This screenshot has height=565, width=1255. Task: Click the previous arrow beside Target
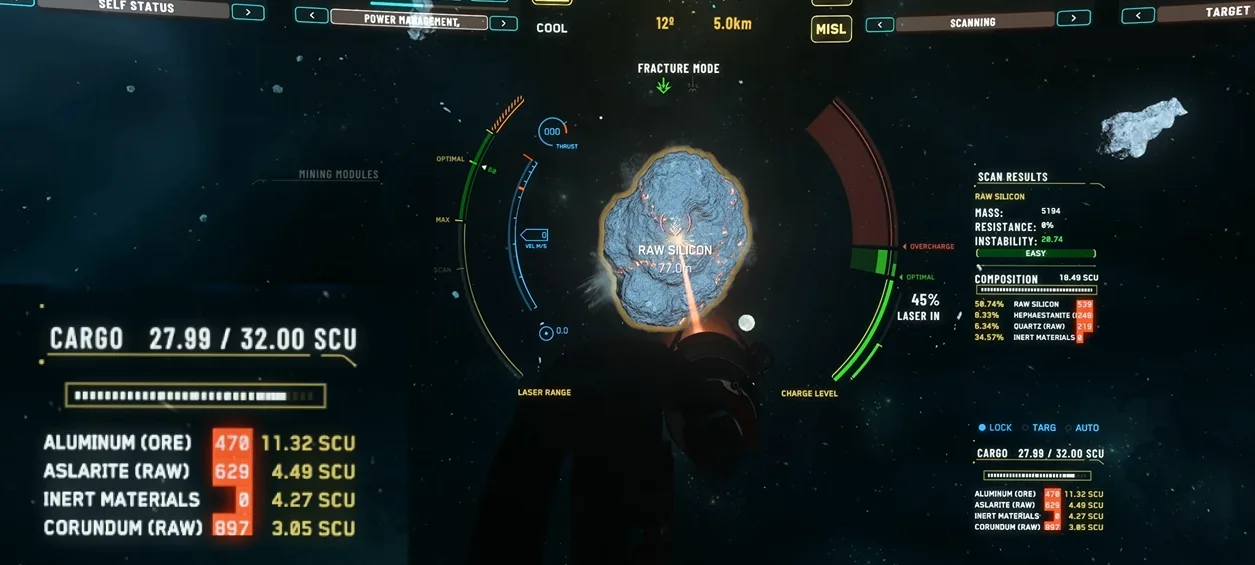(1138, 15)
